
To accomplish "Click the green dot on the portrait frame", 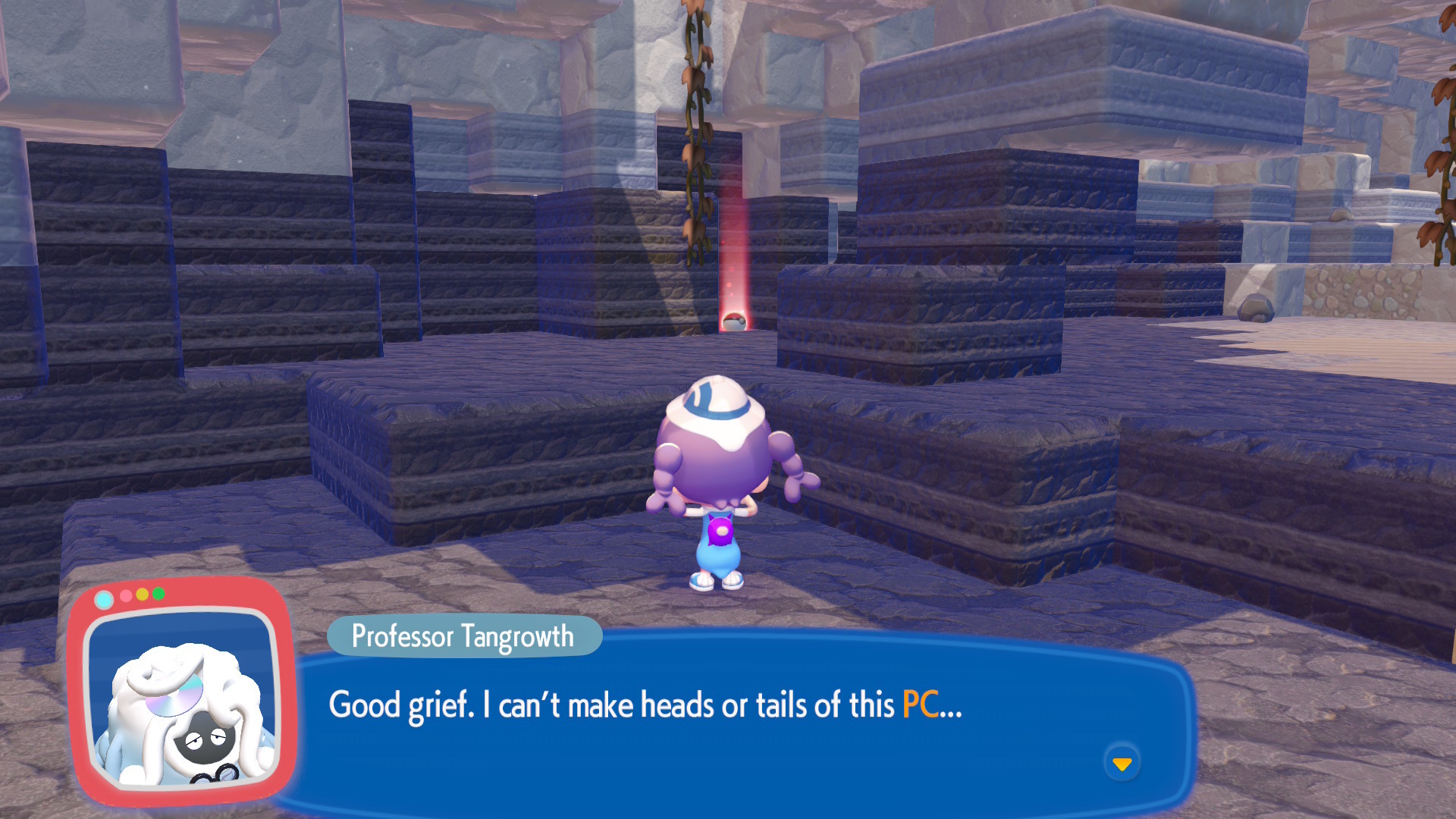I will click(158, 594).
